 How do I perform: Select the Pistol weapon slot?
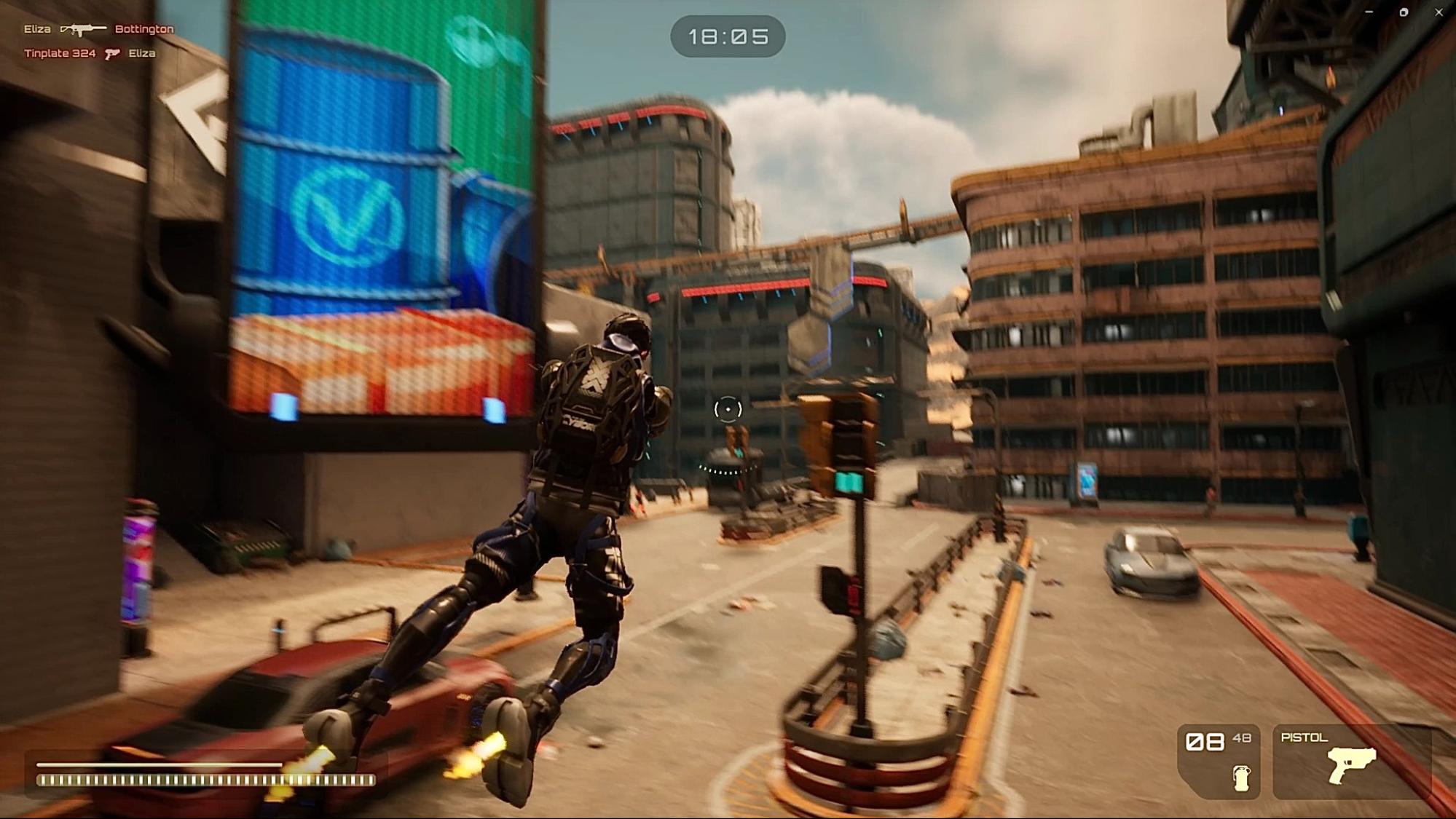[x=1350, y=762]
